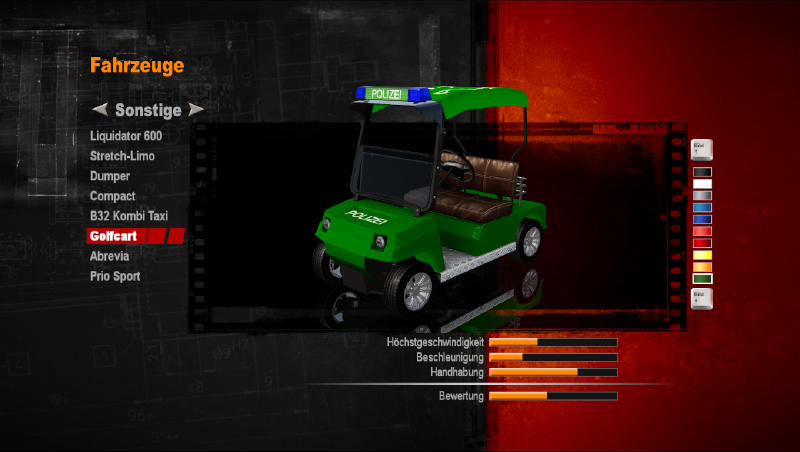Pick the Compact vehicle
800x452 pixels.
coord(112,196)
